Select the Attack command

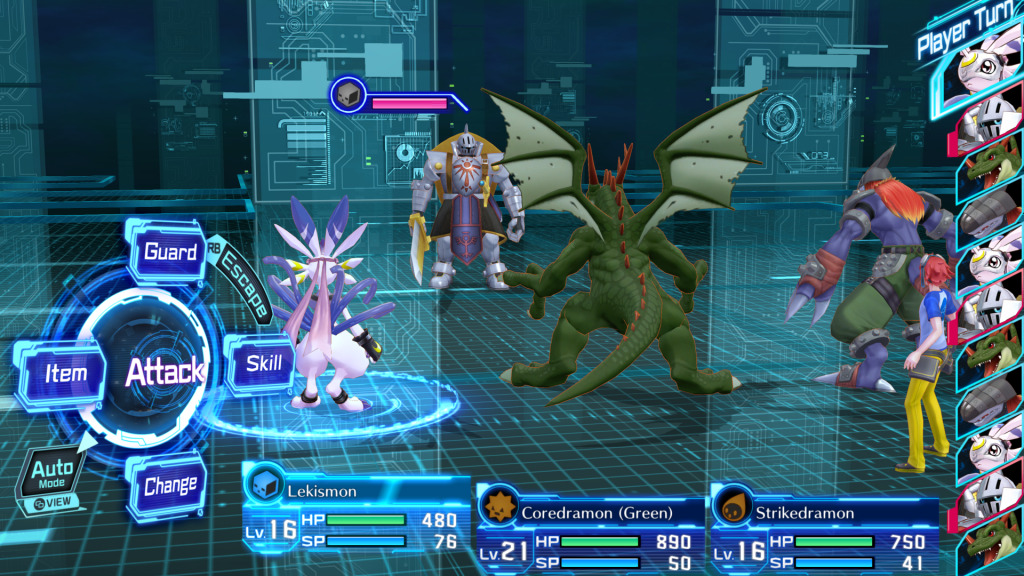tap(164, 372)
